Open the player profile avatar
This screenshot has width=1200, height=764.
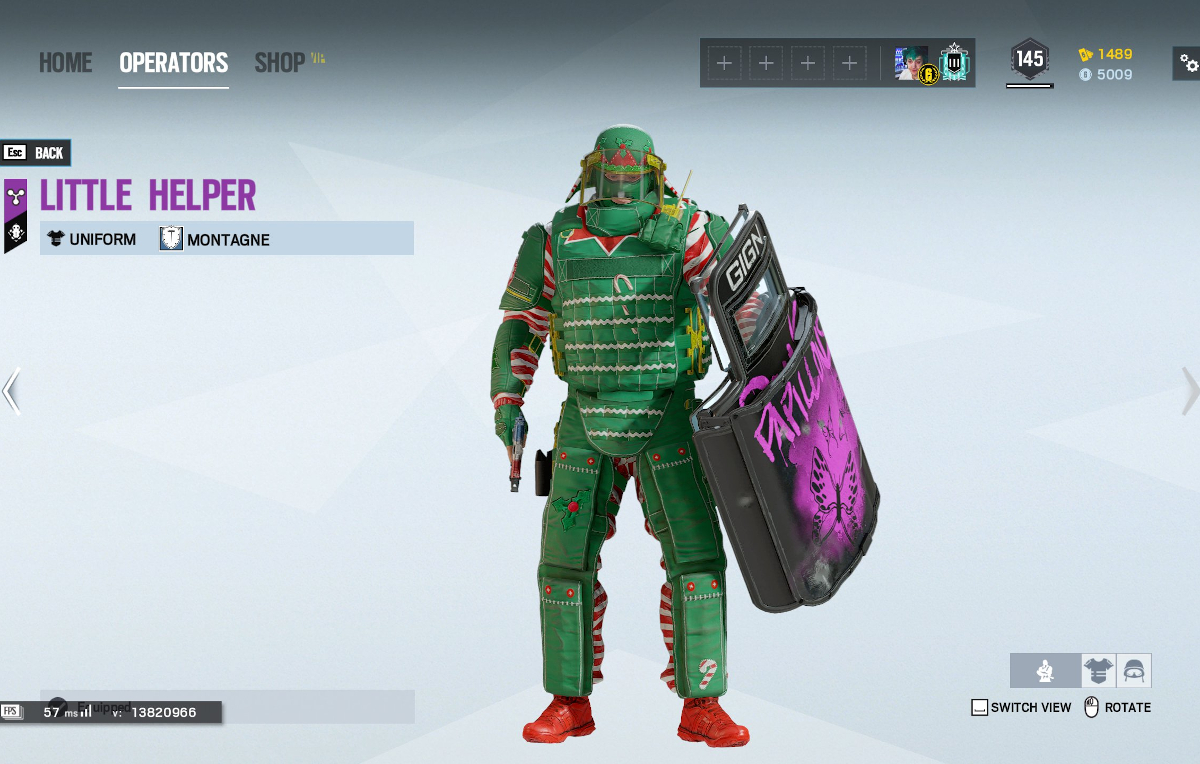912,64
